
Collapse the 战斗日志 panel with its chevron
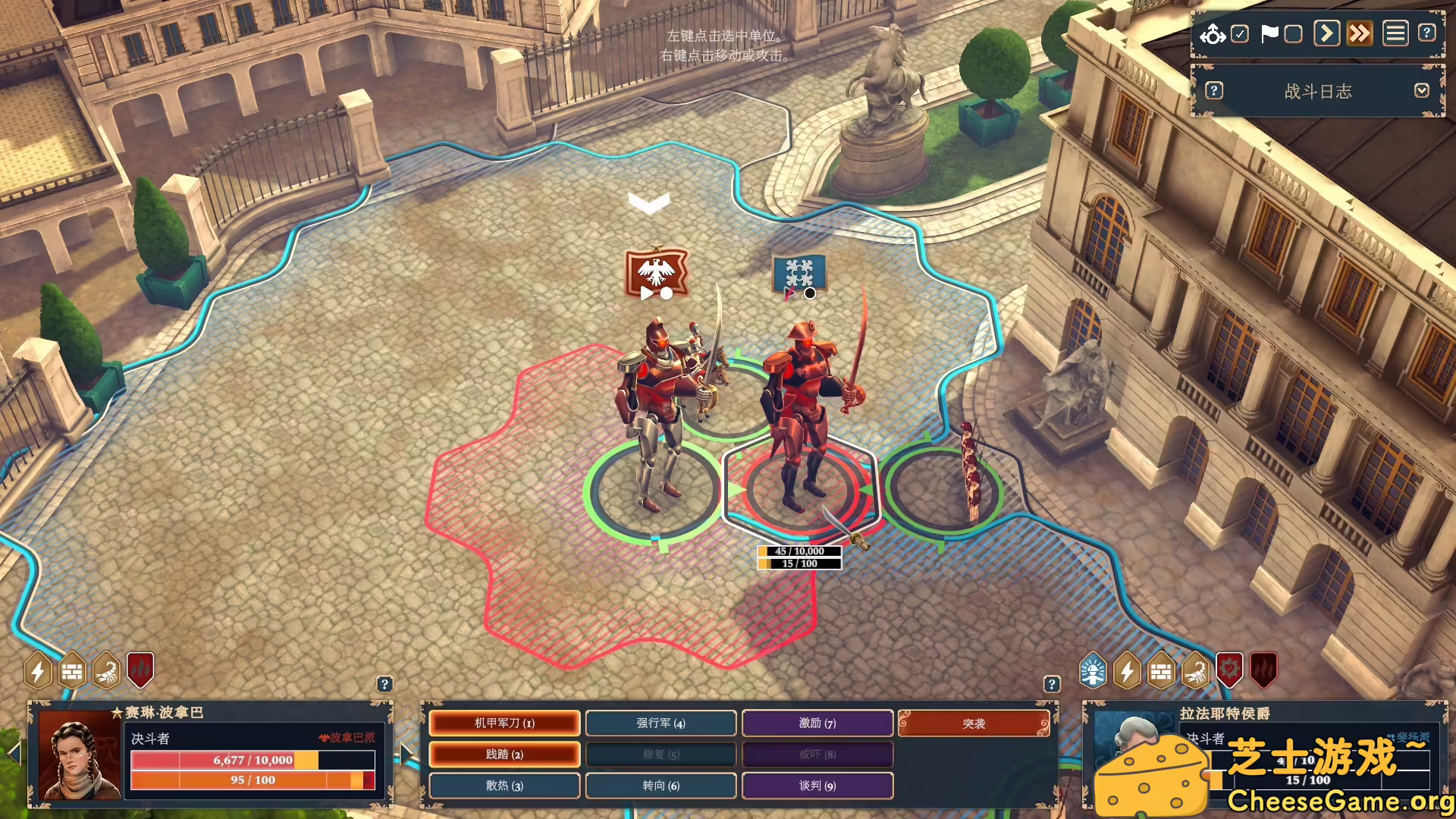pyautogui.click(x=1423, y=91)
